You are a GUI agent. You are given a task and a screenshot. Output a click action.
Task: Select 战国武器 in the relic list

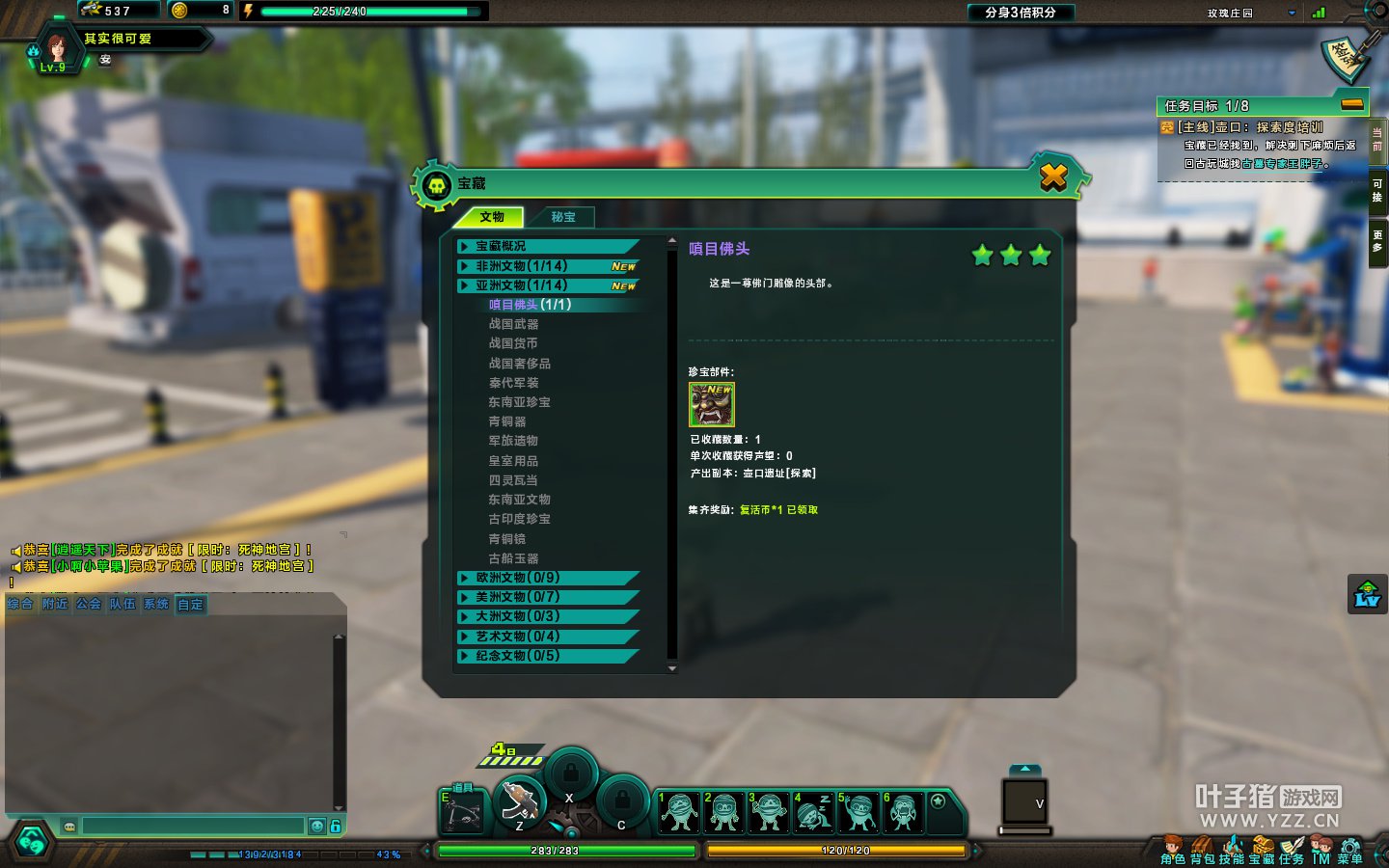(514, 324)
